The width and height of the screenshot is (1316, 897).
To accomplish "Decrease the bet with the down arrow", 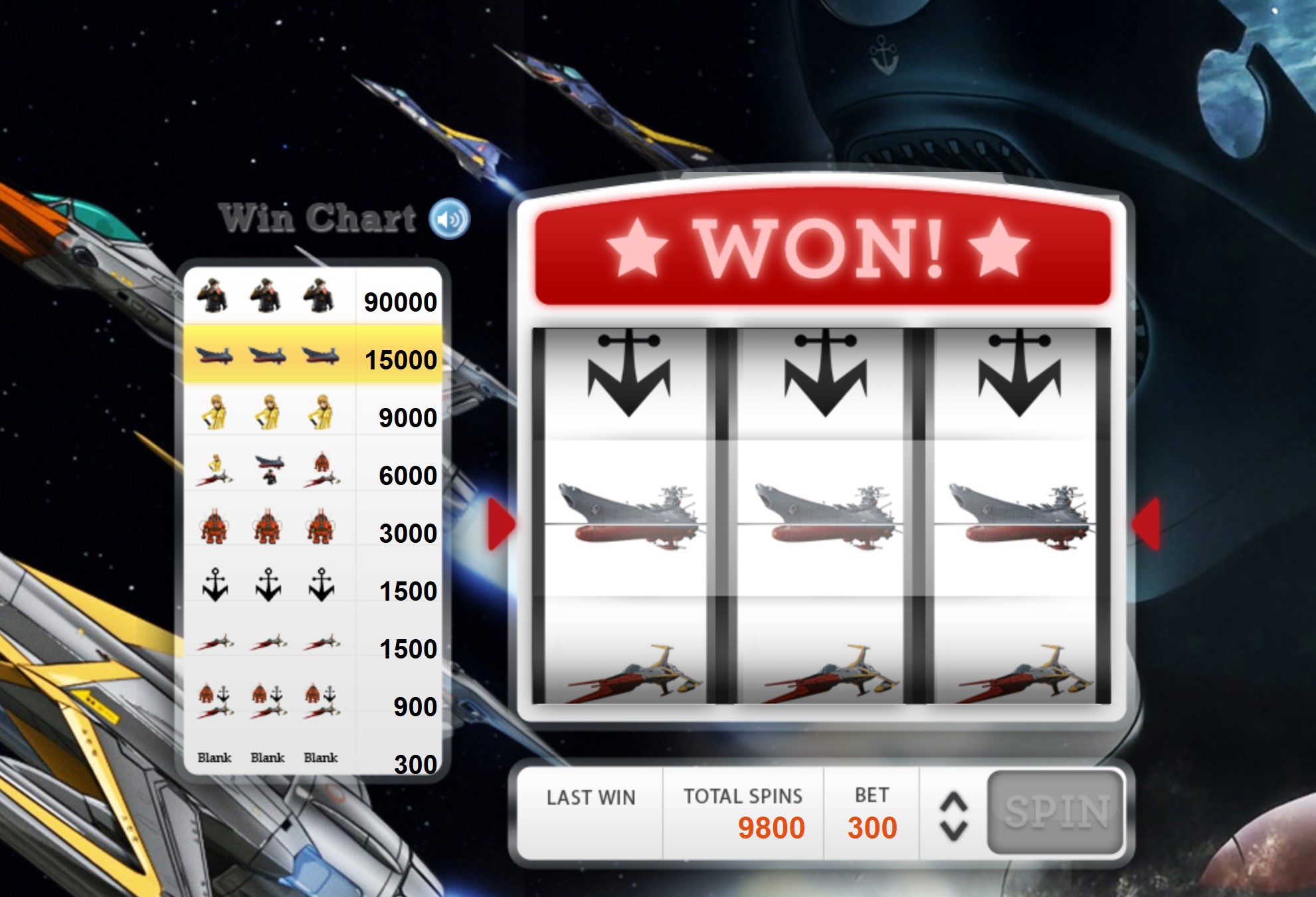I will 953,831.
